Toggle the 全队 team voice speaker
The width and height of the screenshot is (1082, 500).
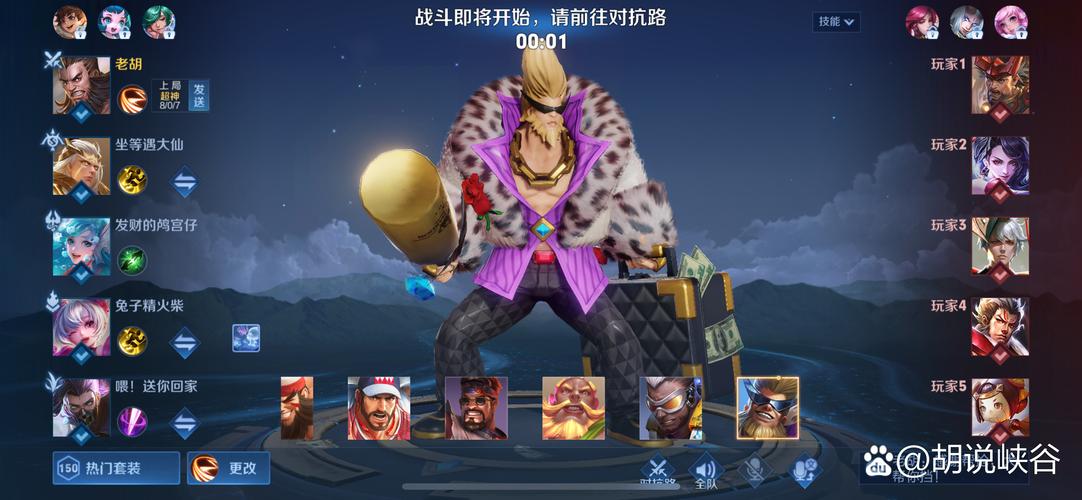706,470
